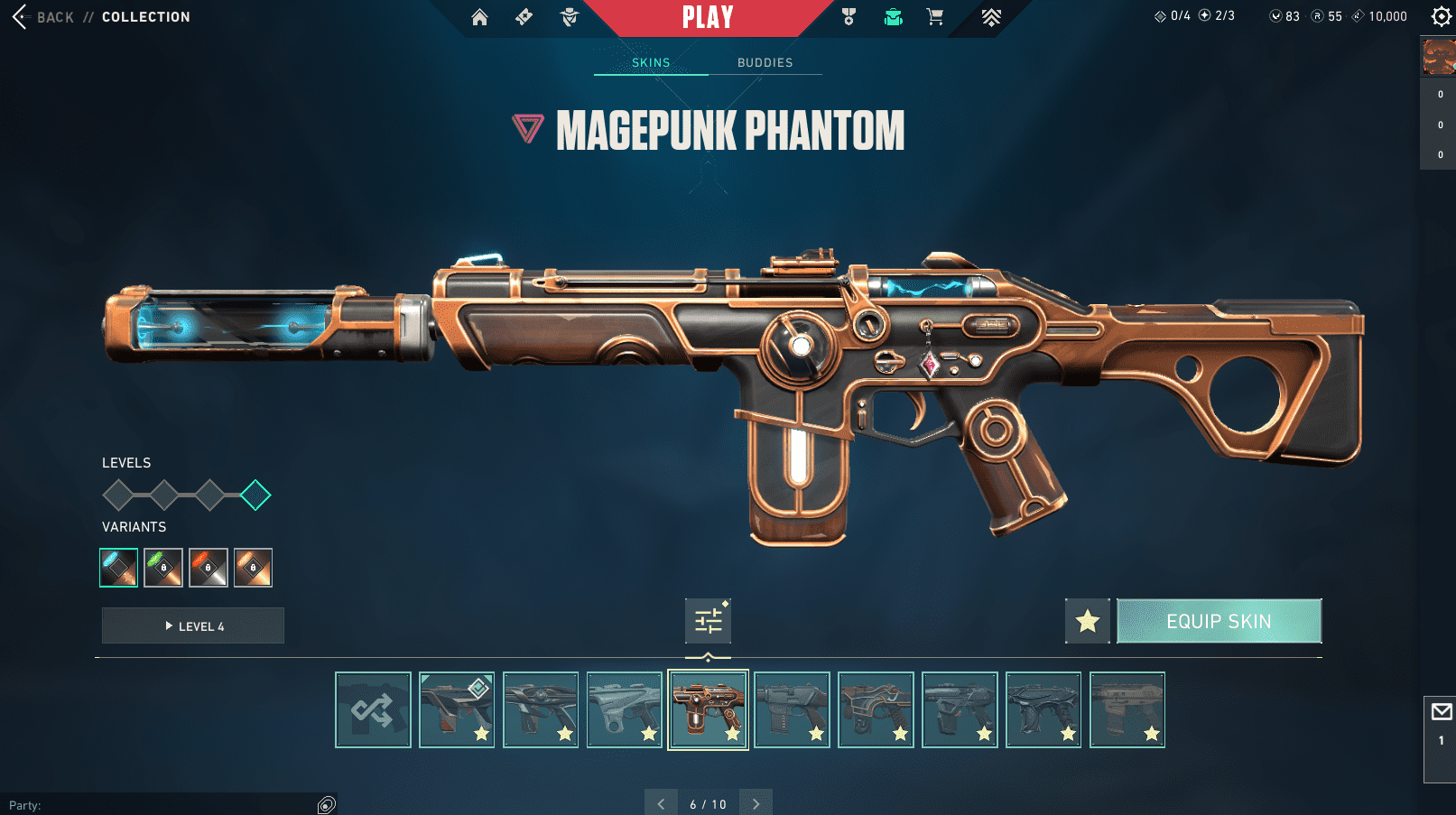Select the Skins tab

click(x=651, y=62)
